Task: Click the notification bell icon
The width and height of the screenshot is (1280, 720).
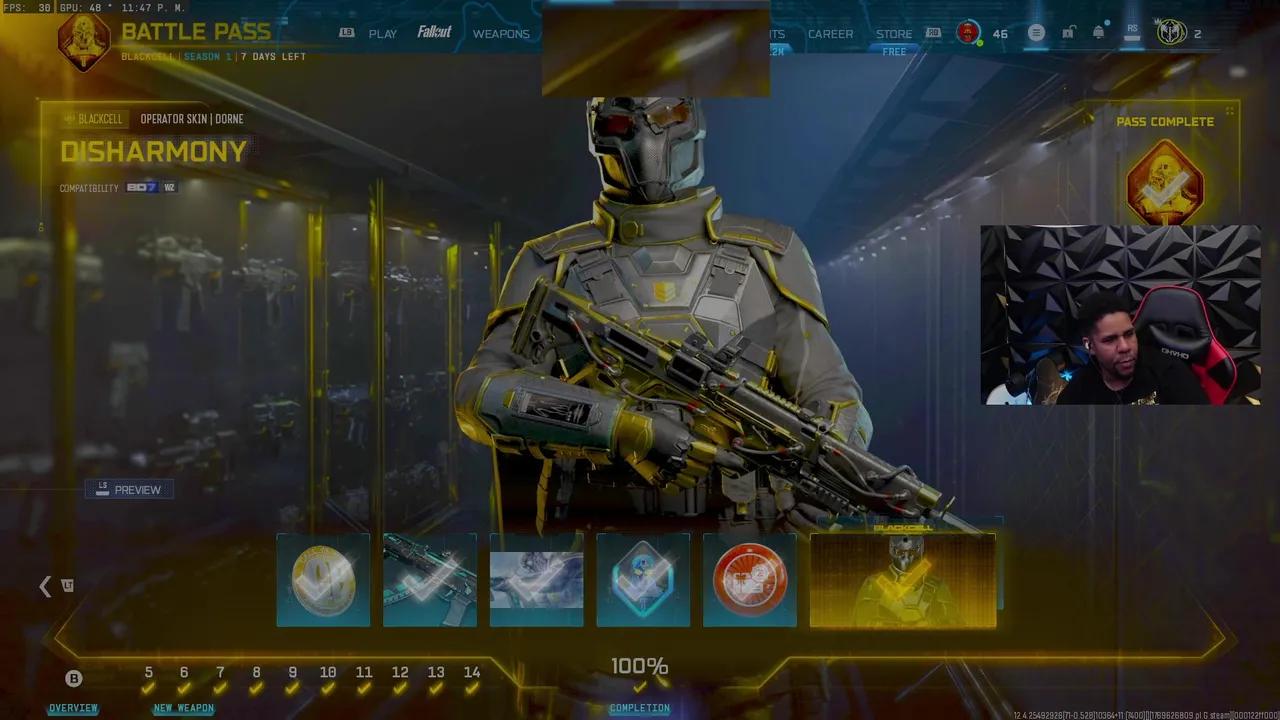Action: coord(1098,32)
